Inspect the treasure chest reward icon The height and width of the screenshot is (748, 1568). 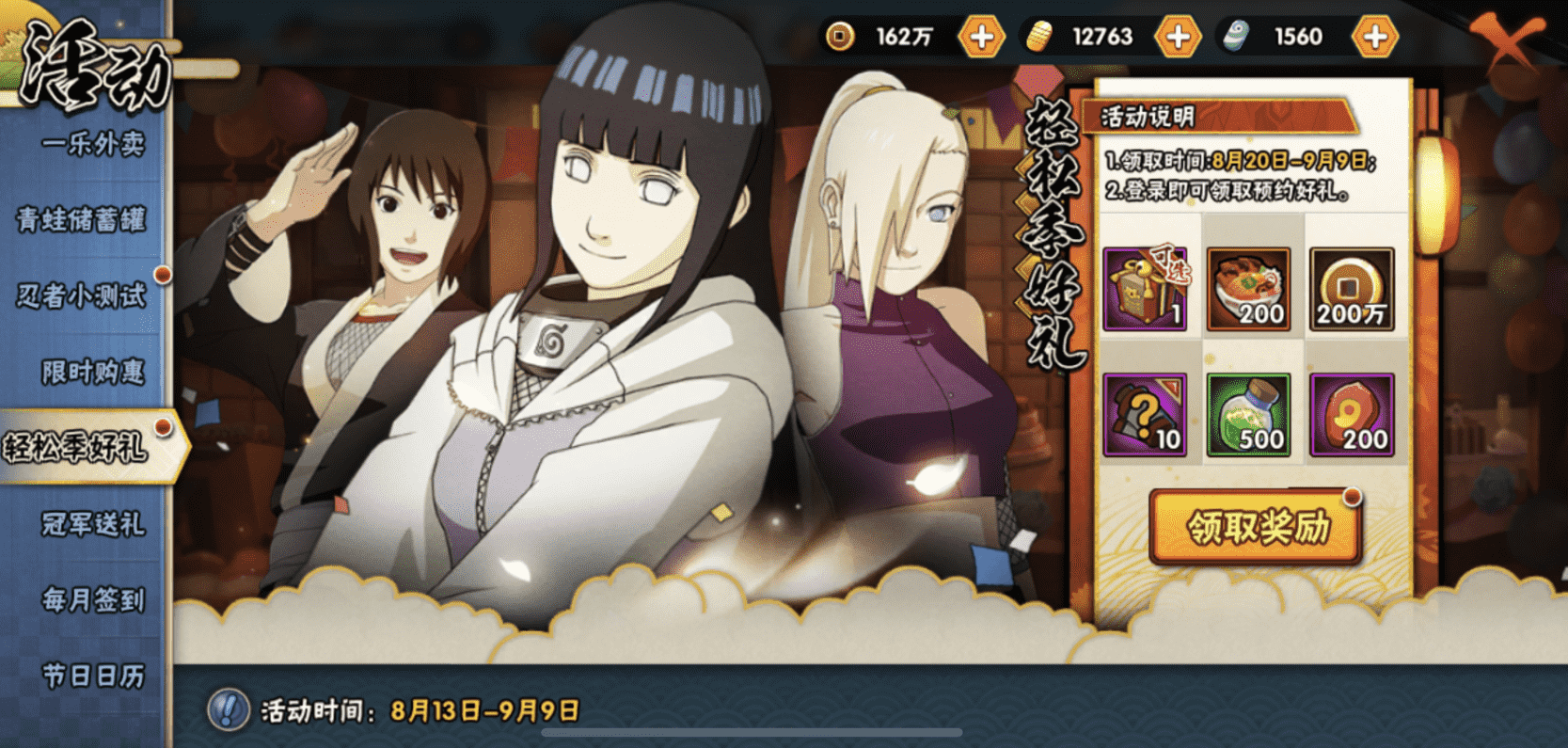tap(1145, 290)
